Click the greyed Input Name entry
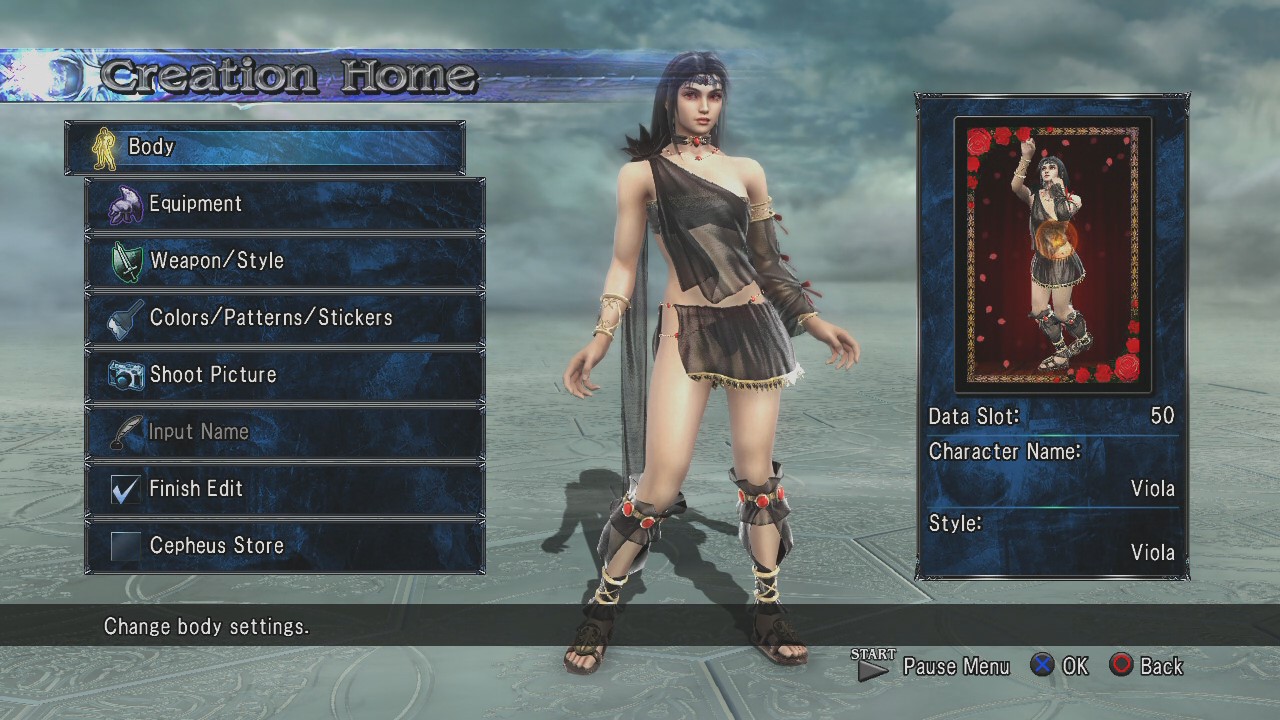 pos(285,432)
